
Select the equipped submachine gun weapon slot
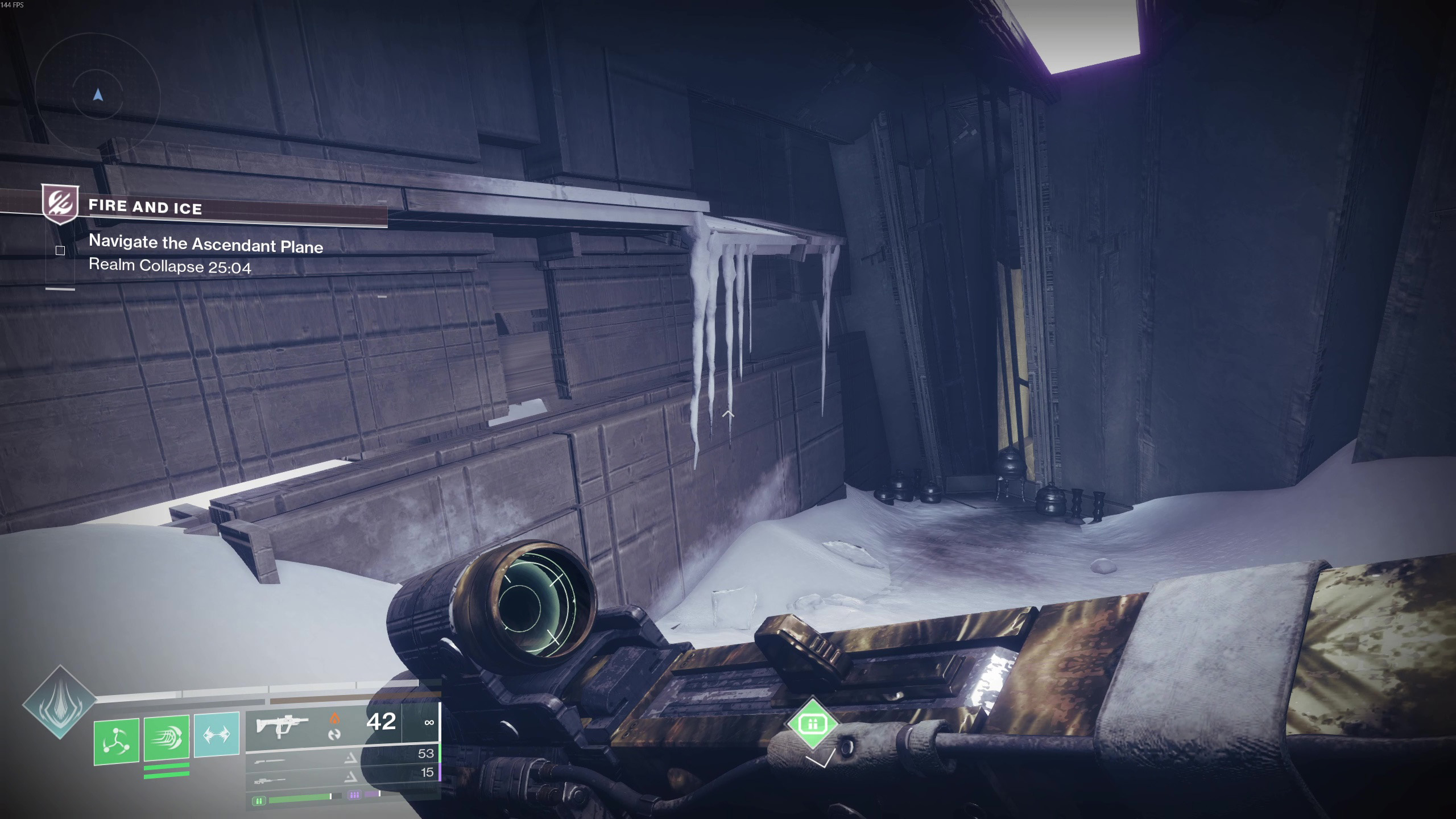coord(341,724)
